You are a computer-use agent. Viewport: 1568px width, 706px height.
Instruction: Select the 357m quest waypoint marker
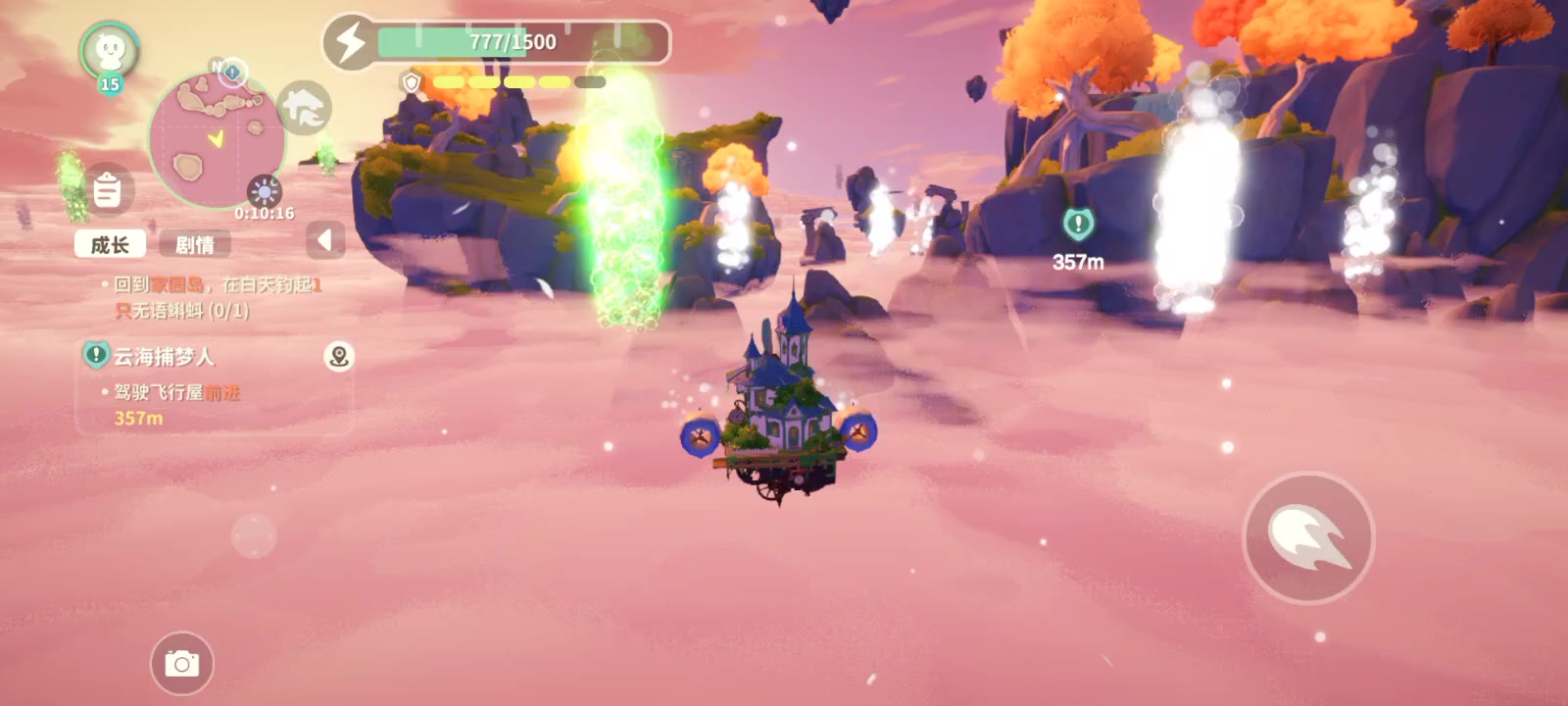(1078, 225)
